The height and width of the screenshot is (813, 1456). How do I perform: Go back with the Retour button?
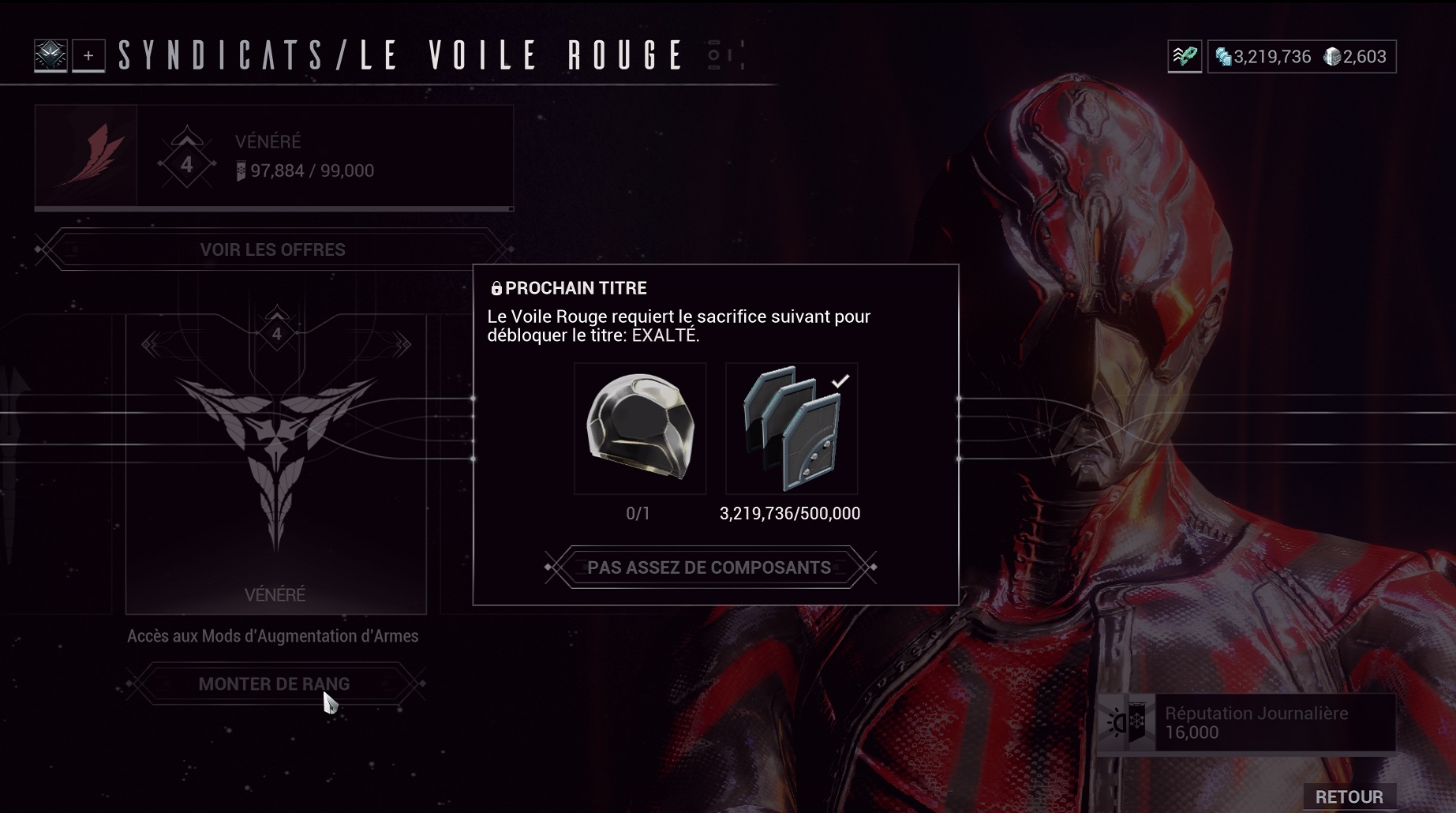(x=1349, y=796)
